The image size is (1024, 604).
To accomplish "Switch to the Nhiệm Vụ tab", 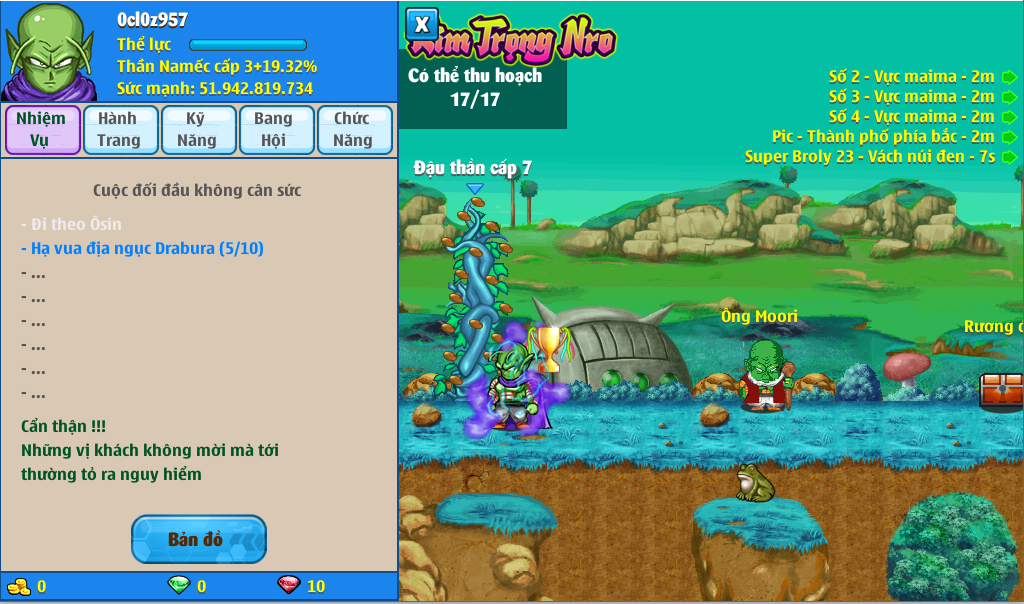I will pos(42,130).
